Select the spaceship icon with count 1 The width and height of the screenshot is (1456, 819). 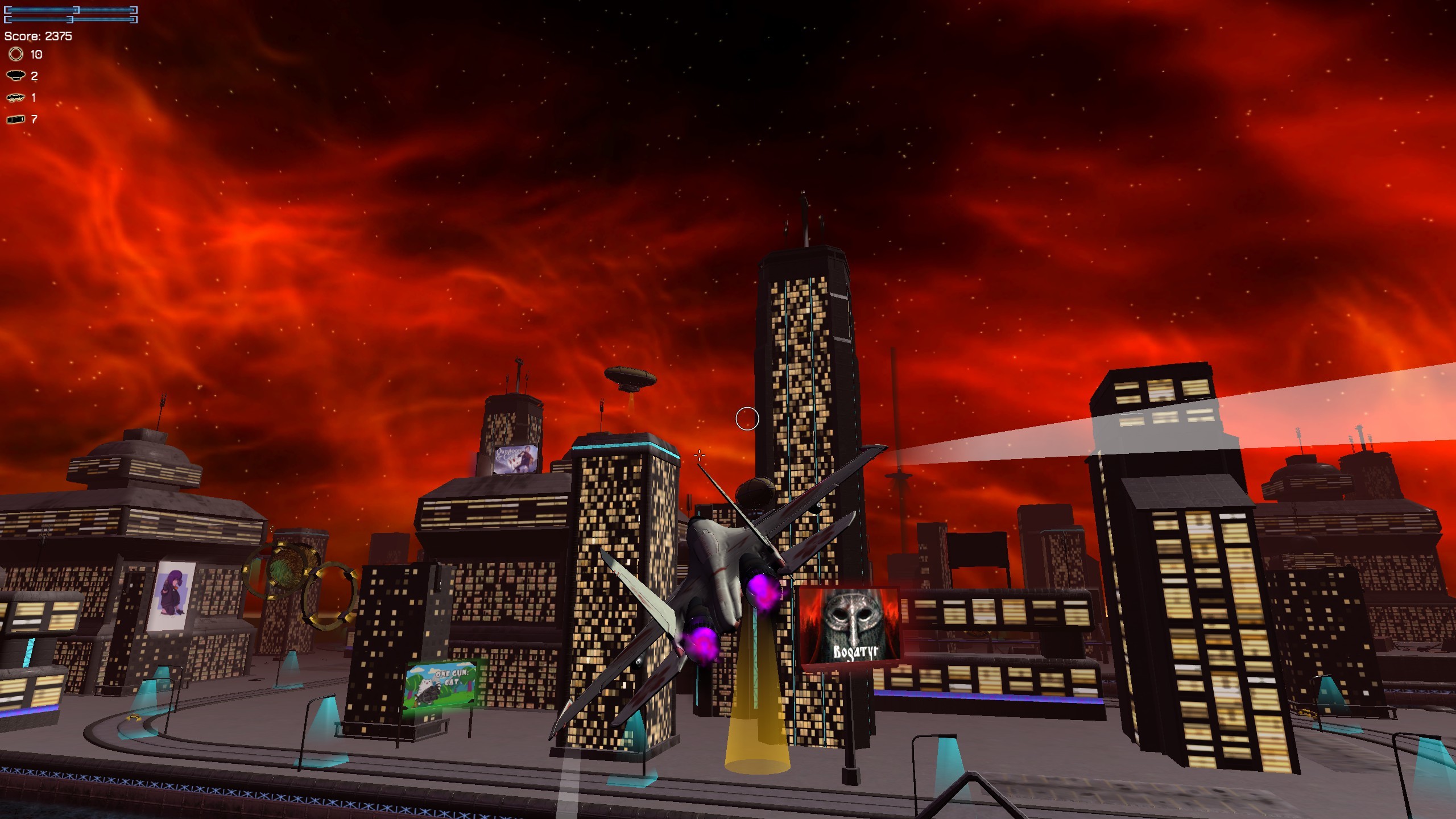tap(16, 98)
